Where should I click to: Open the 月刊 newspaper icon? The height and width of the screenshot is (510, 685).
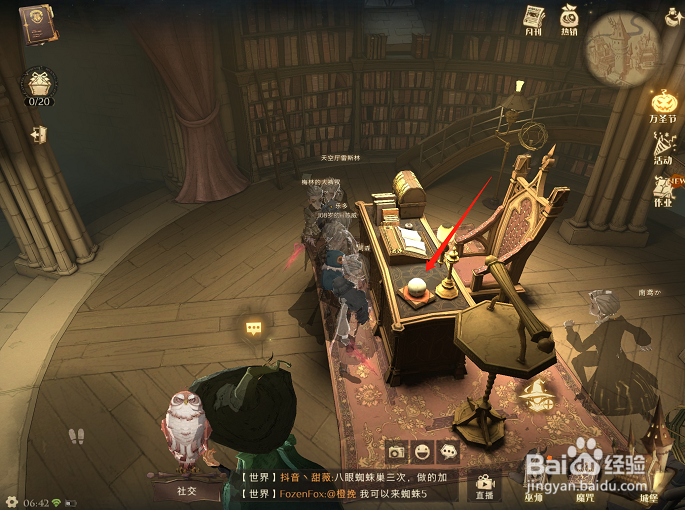point(533,19)
